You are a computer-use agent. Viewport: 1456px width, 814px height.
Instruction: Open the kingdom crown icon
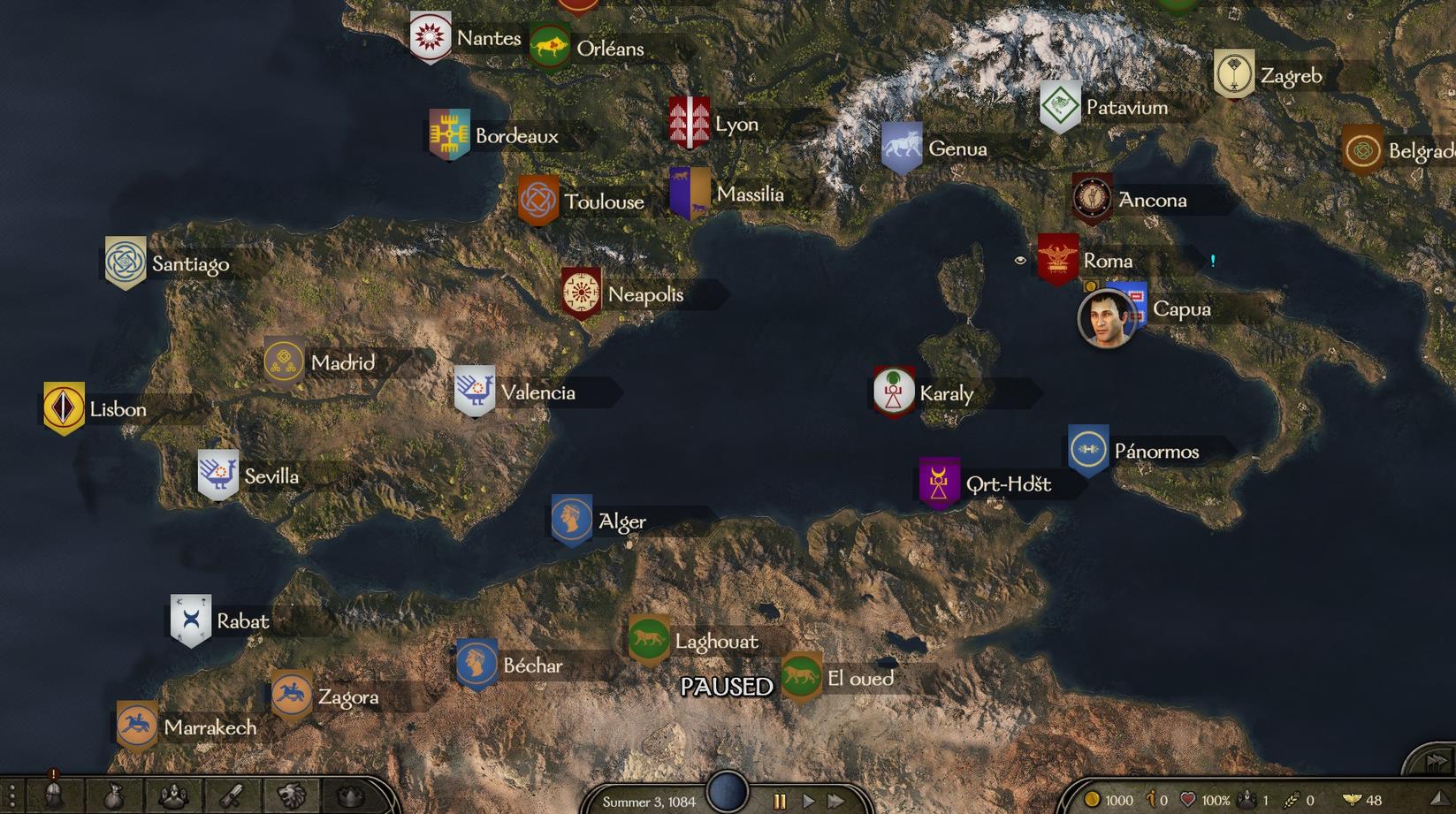pyautogui.click(x=351, y=796)
